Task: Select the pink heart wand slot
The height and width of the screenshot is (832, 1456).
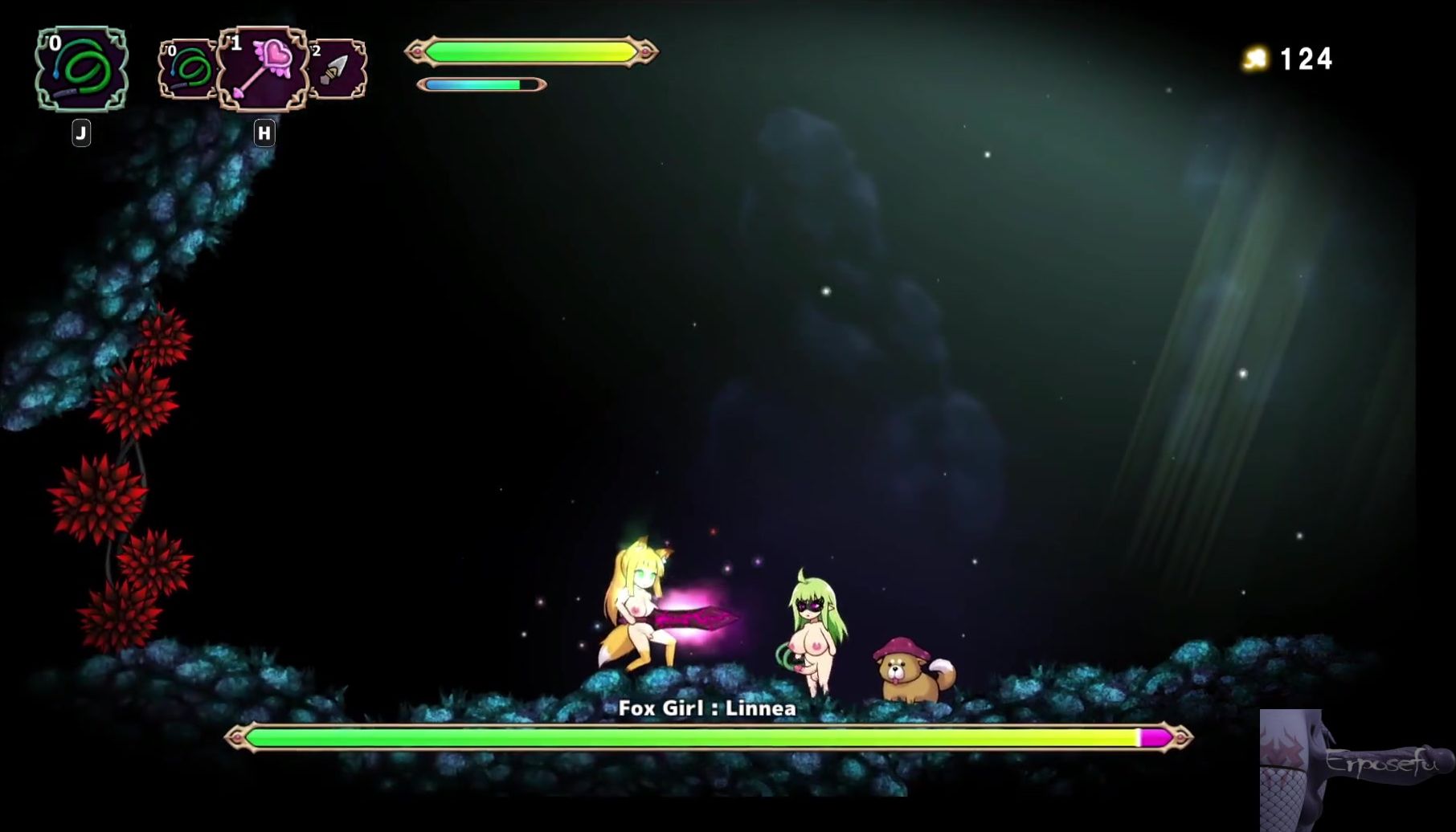Action: pos(263,69)
